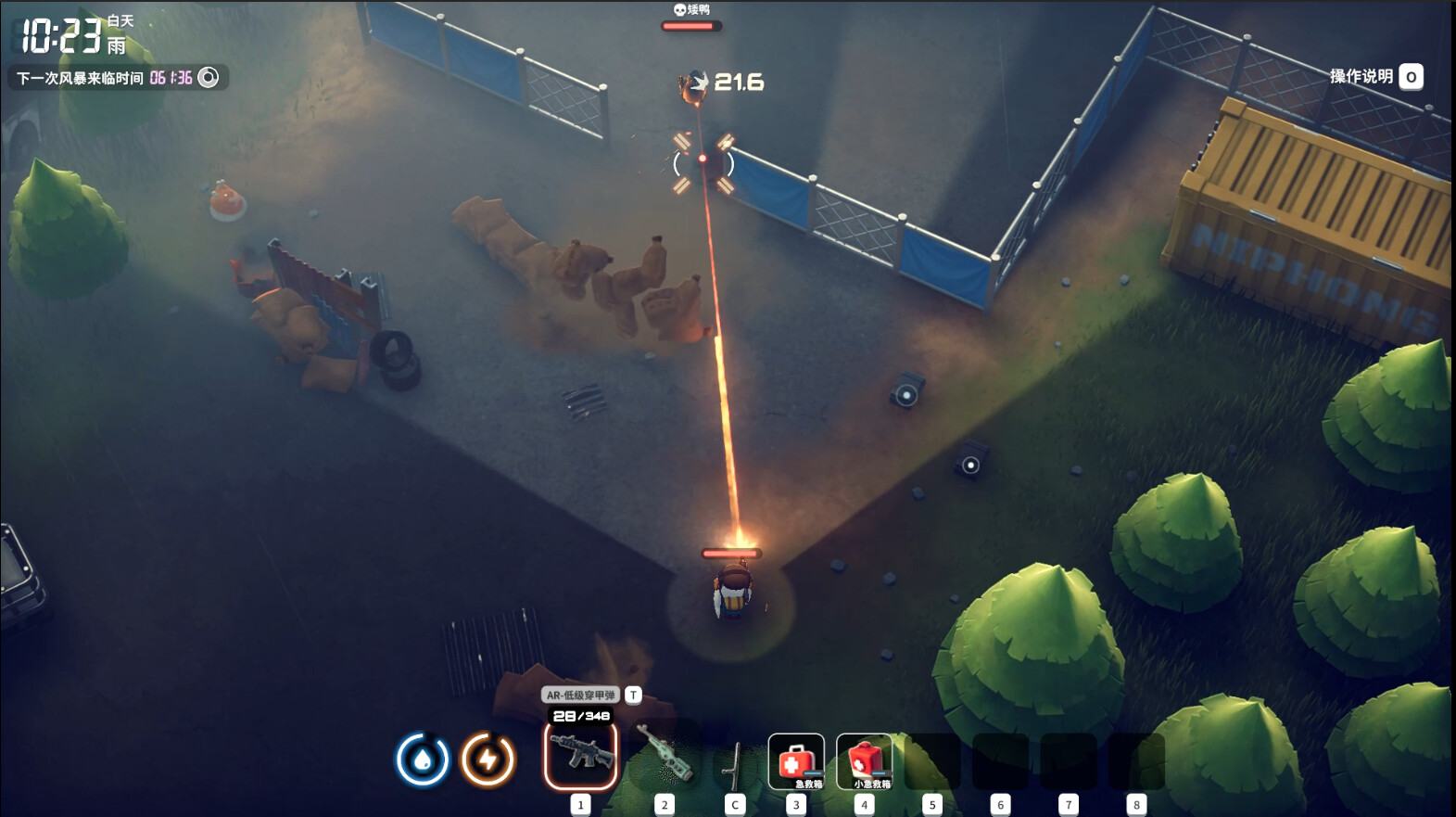Viewport: 1456px width, 817px height.
Task: Use the 急救箱 first aid kit
Action: pos(795,761)
